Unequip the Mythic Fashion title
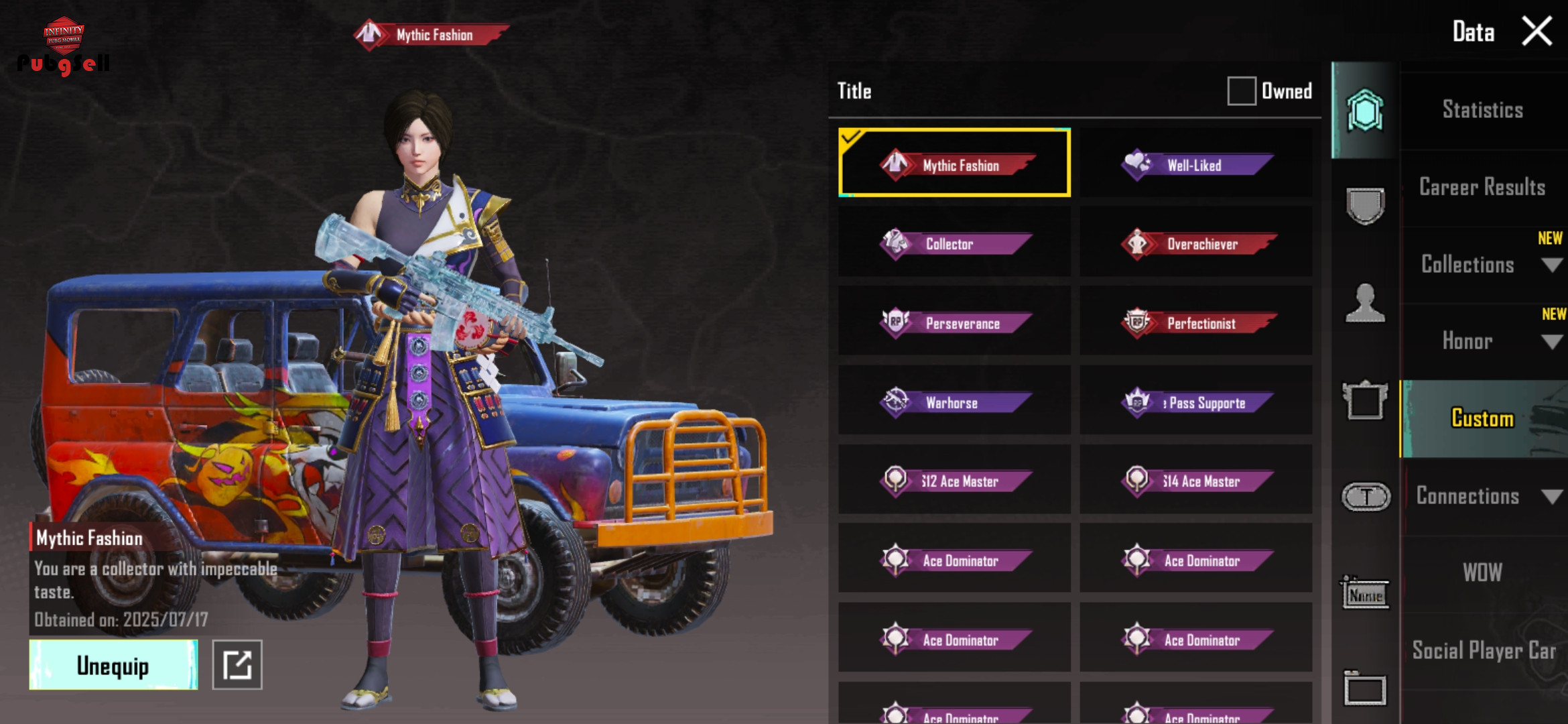This screenshot has height=724, width=1568. coord(113,665)
